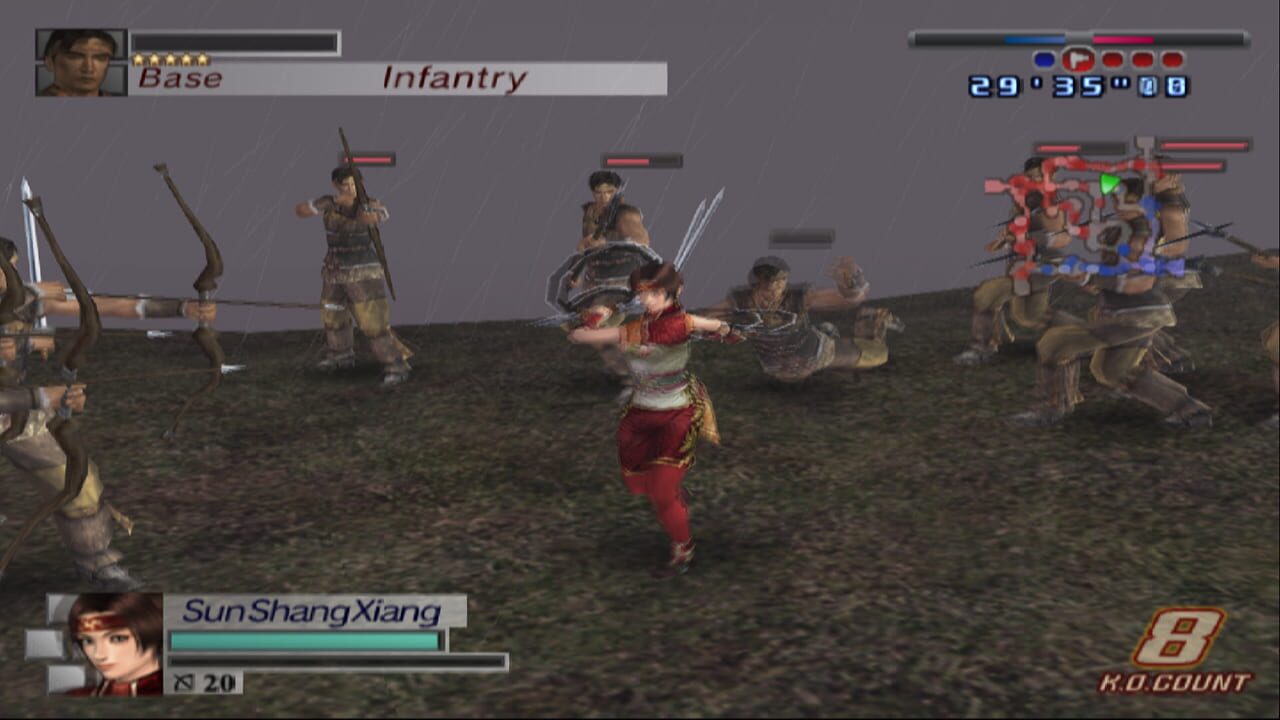Select the red flag base capture icon
The image size is (1280, 720).
[1077, 60]
